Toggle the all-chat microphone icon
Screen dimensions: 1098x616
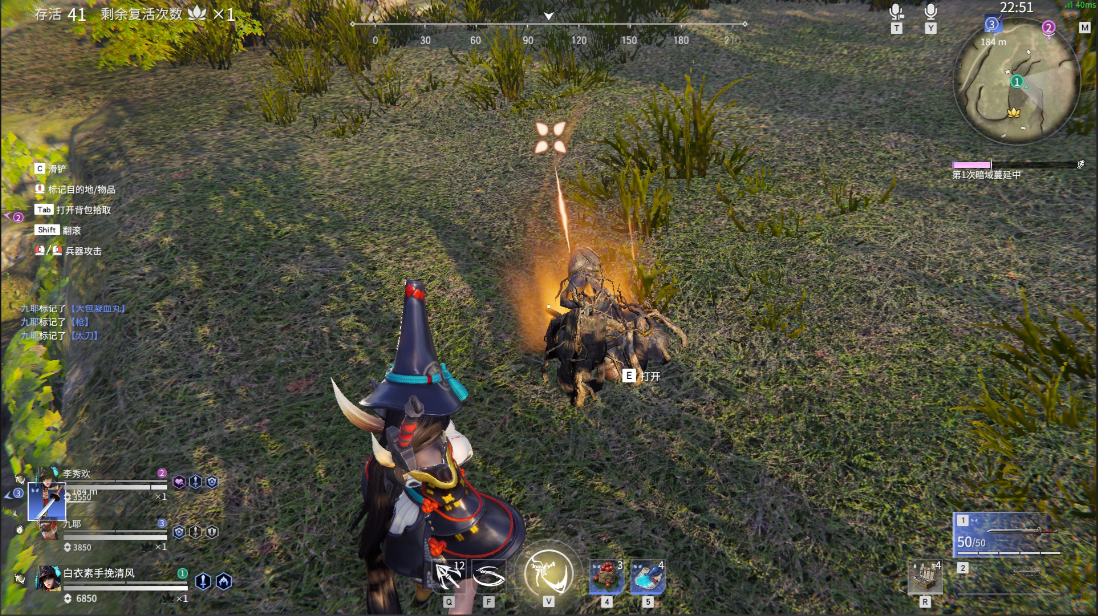click(x=931, y=12)
